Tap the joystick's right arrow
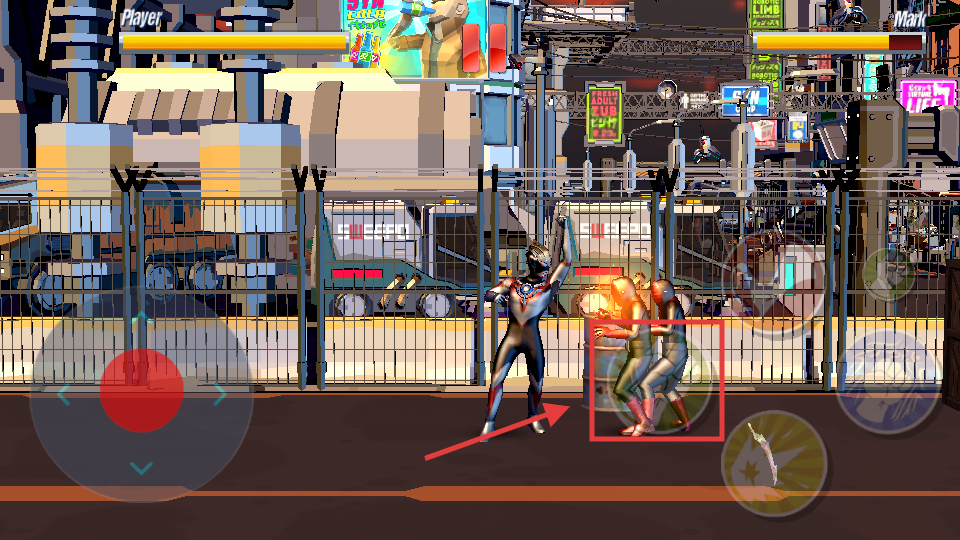The image size is (960, 540). coord(220,396)
